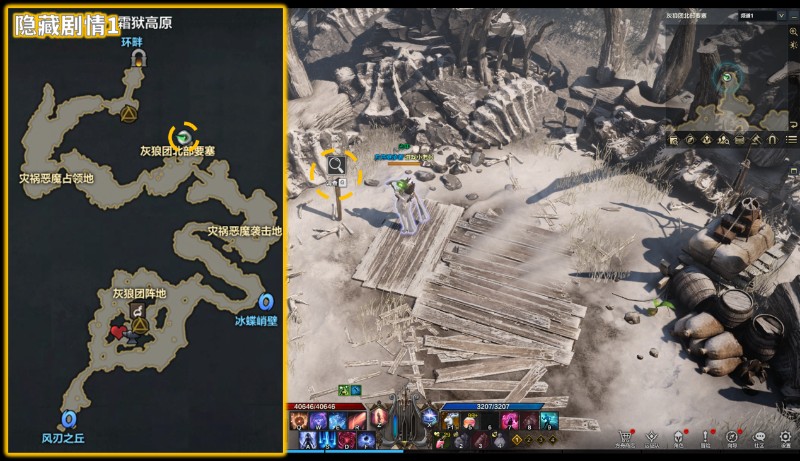
Task: Open the community chat bubble menu
Action: (x=760, y=436)
